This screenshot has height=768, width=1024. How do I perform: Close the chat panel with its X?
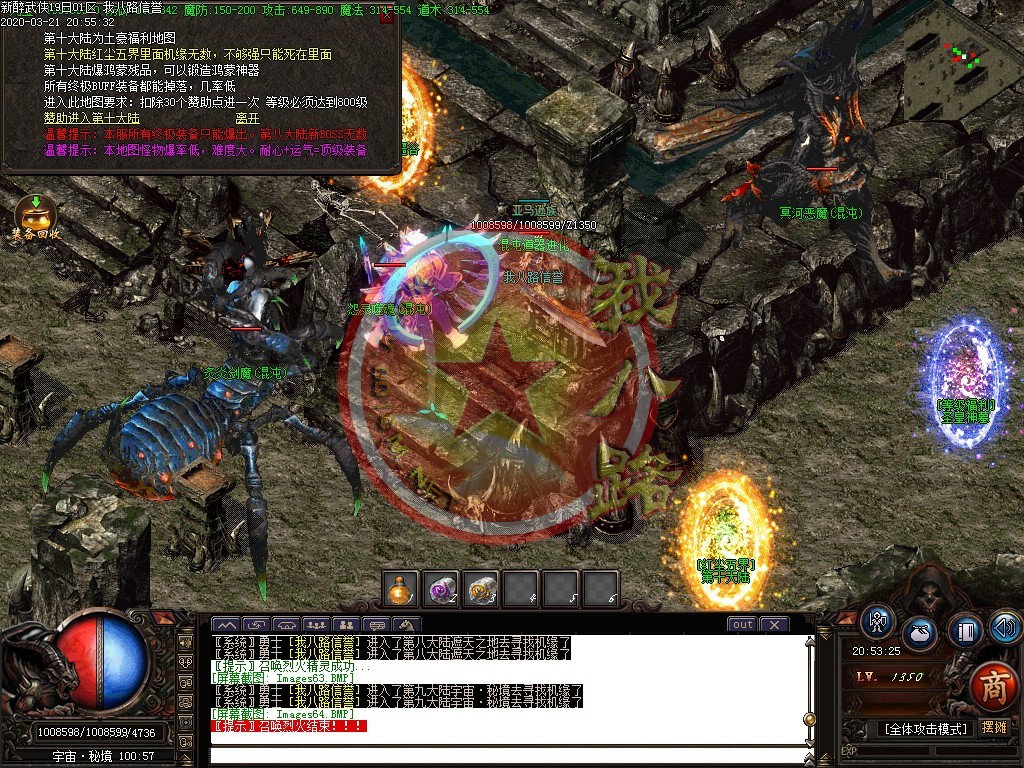pos(774,625)
